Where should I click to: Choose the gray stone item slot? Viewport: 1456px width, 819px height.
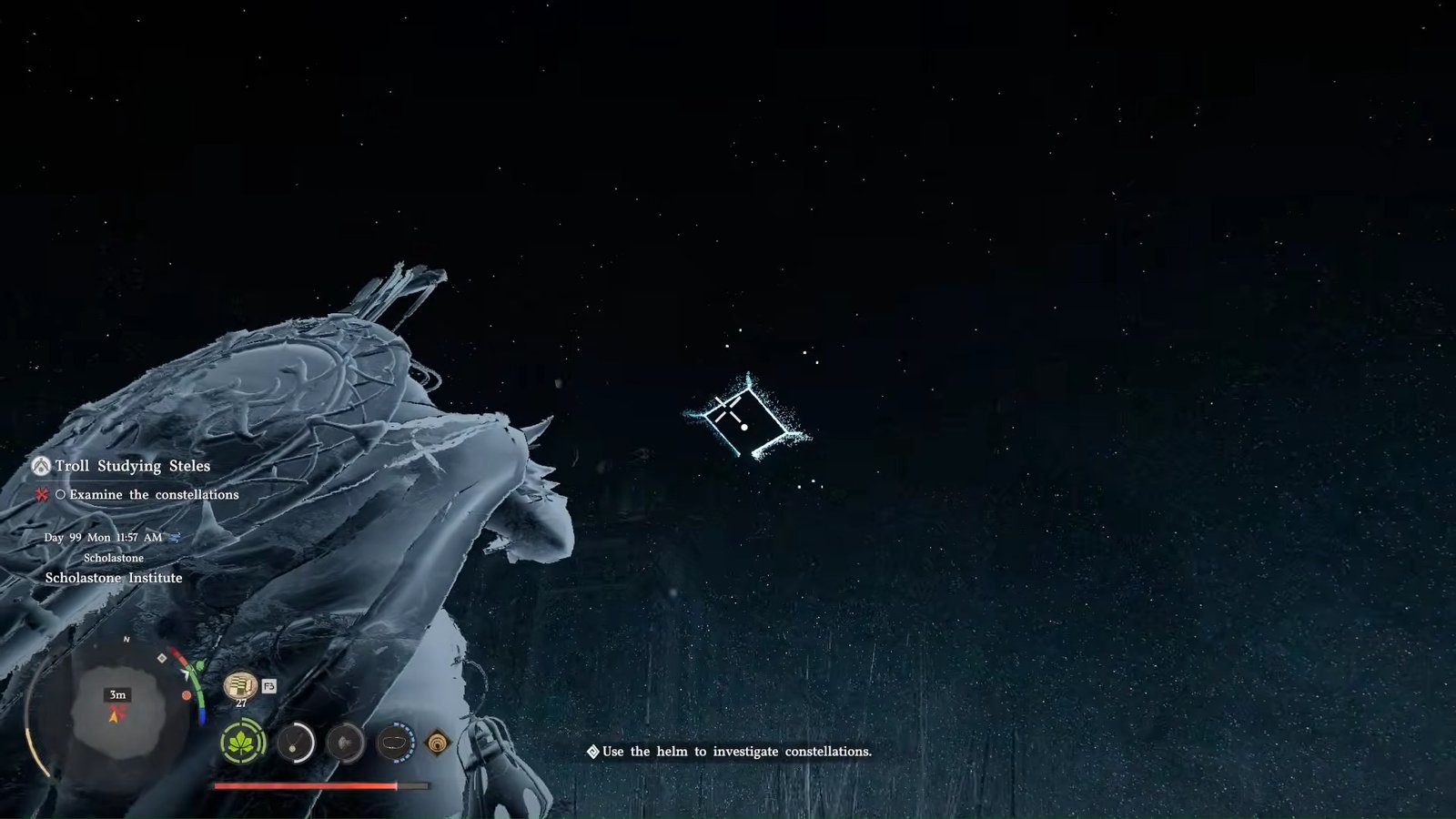346,743
